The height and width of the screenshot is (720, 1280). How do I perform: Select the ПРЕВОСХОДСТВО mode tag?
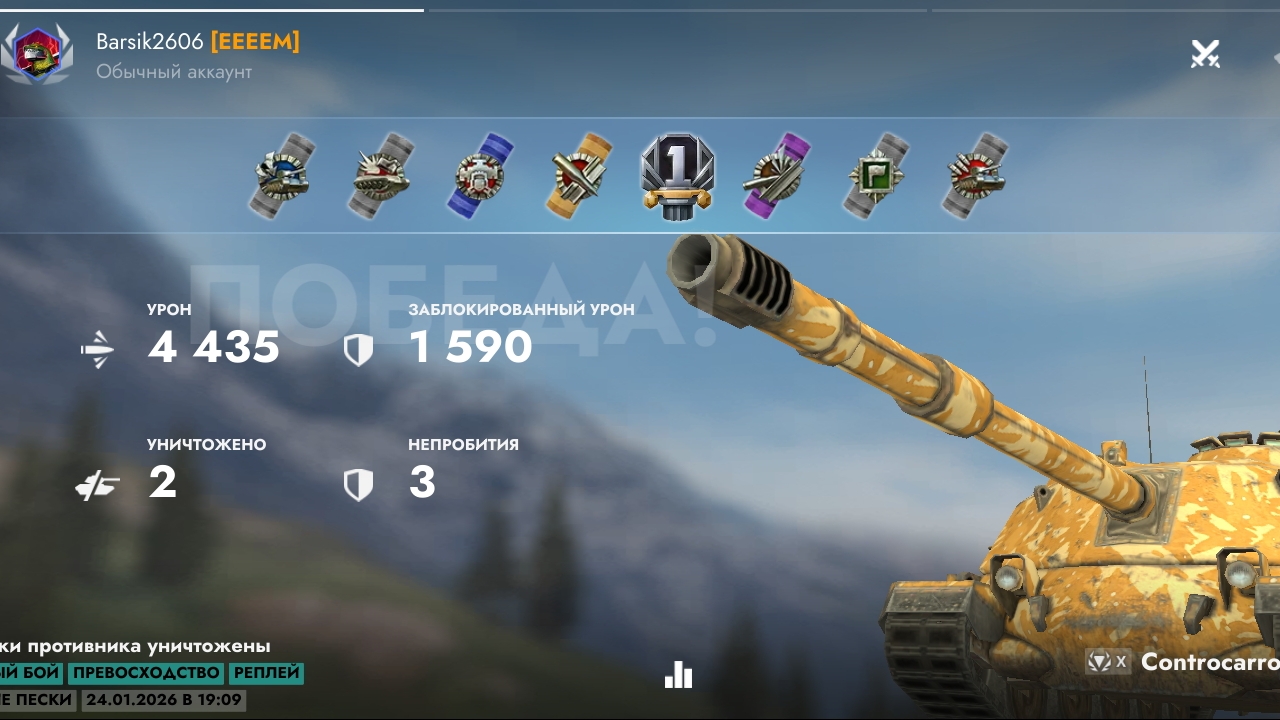coord(146,673)
